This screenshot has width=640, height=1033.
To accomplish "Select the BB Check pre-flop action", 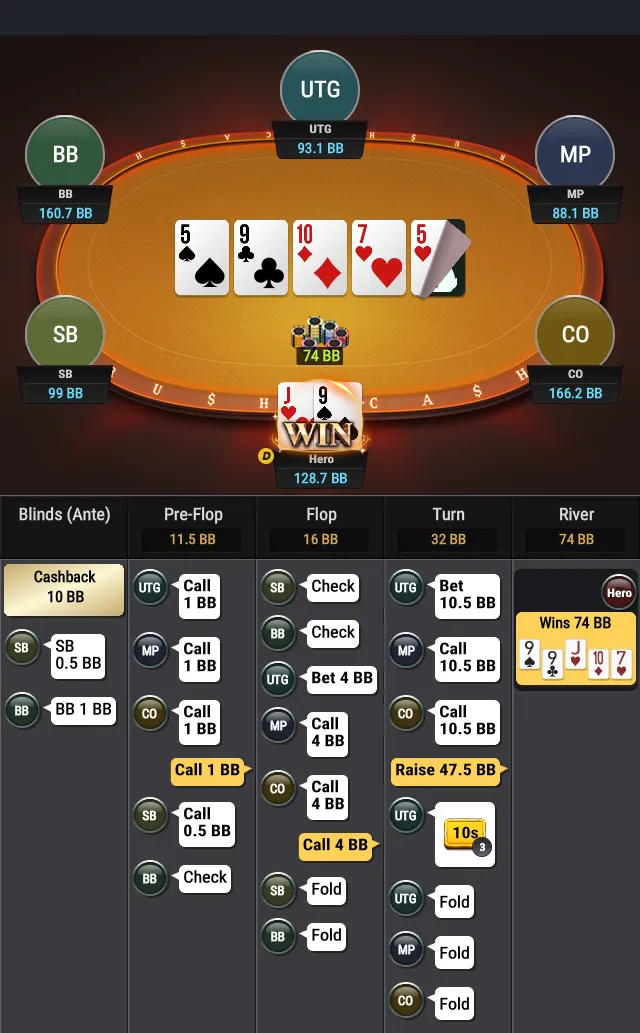I will 205,878.
